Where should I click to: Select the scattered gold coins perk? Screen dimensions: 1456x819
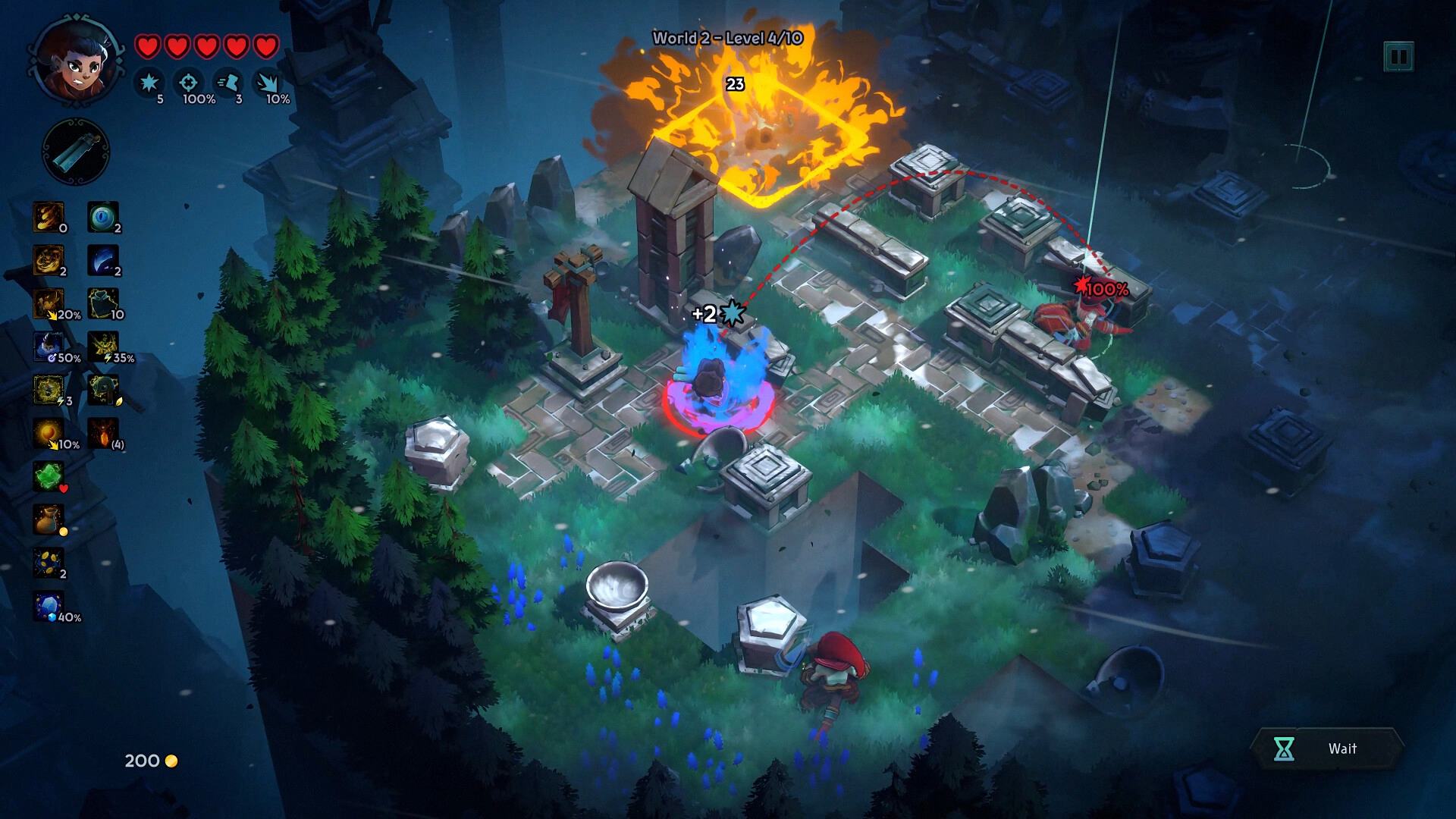click(49, 563)
